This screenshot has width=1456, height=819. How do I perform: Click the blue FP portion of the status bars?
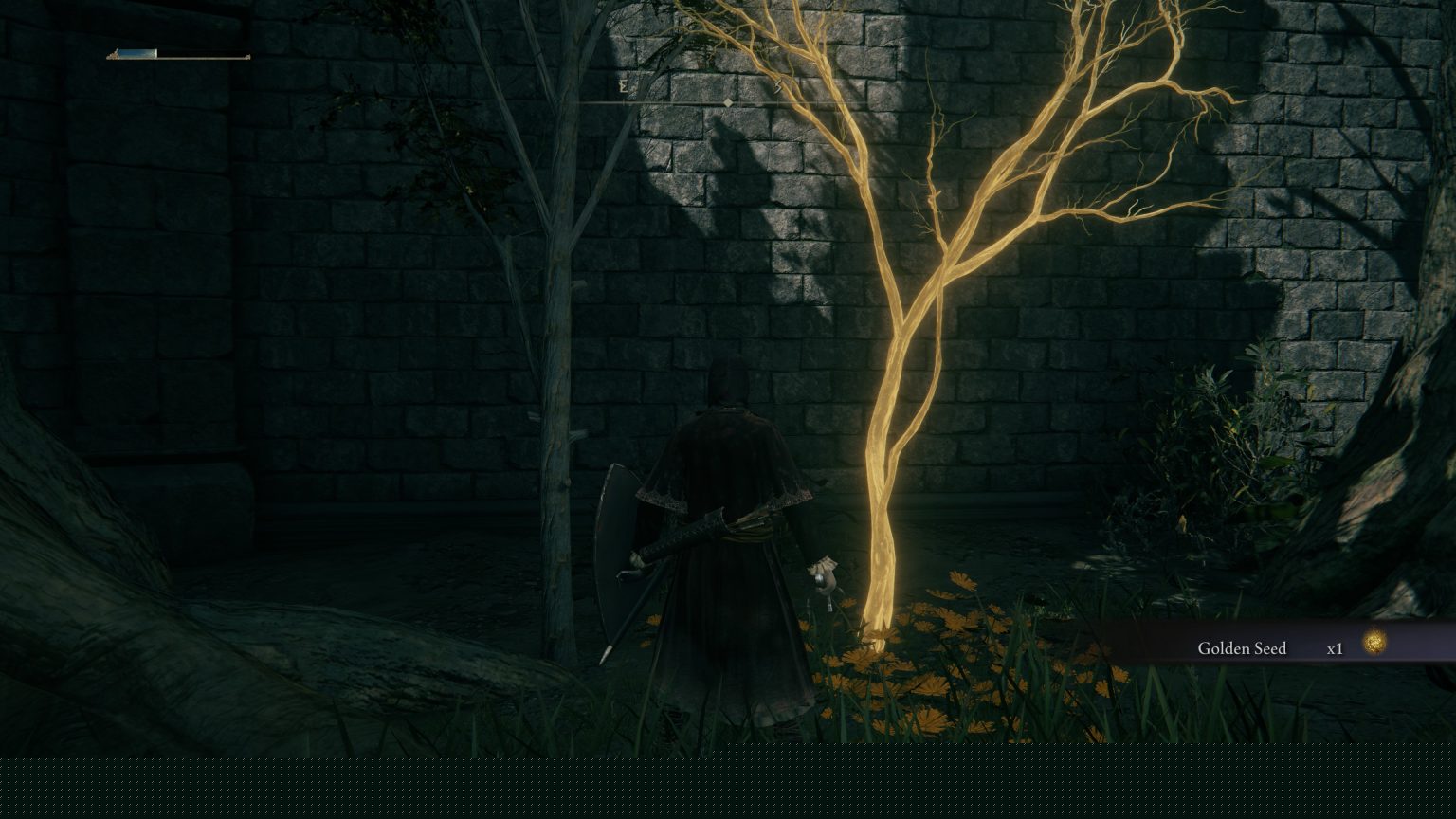[137, 52]
